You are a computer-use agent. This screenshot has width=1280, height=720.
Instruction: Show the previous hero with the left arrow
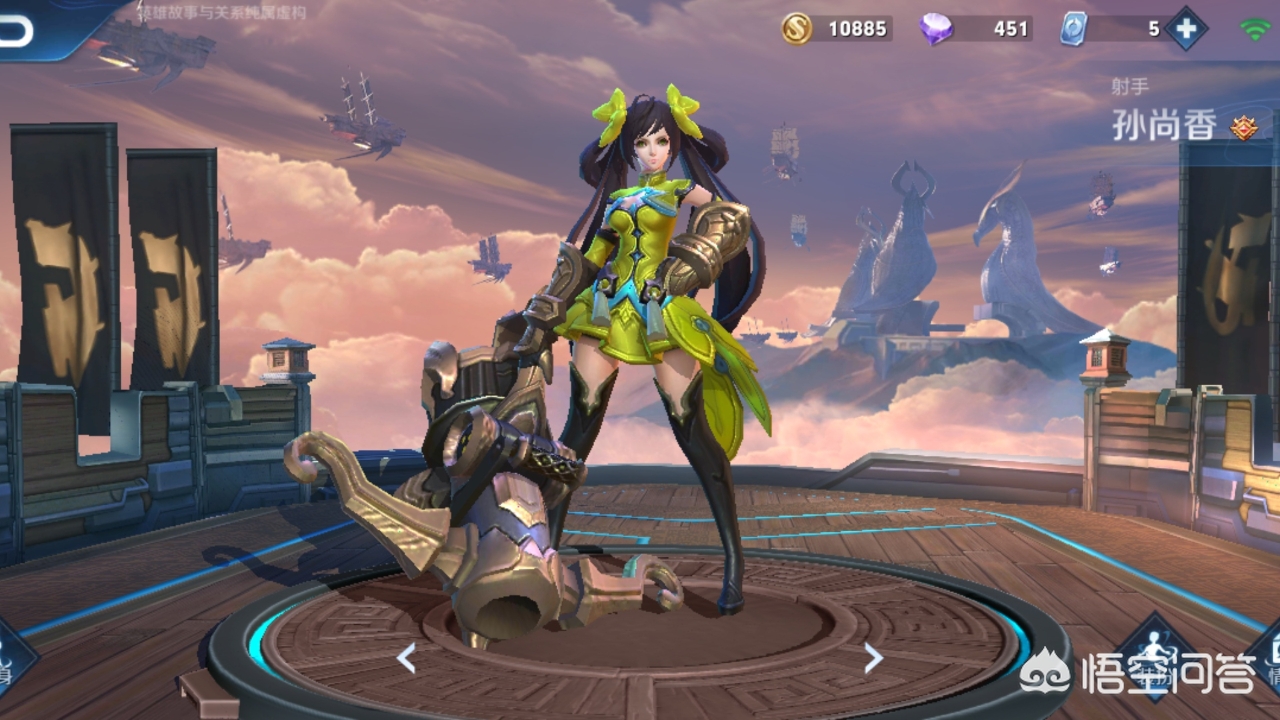[406, 657]
